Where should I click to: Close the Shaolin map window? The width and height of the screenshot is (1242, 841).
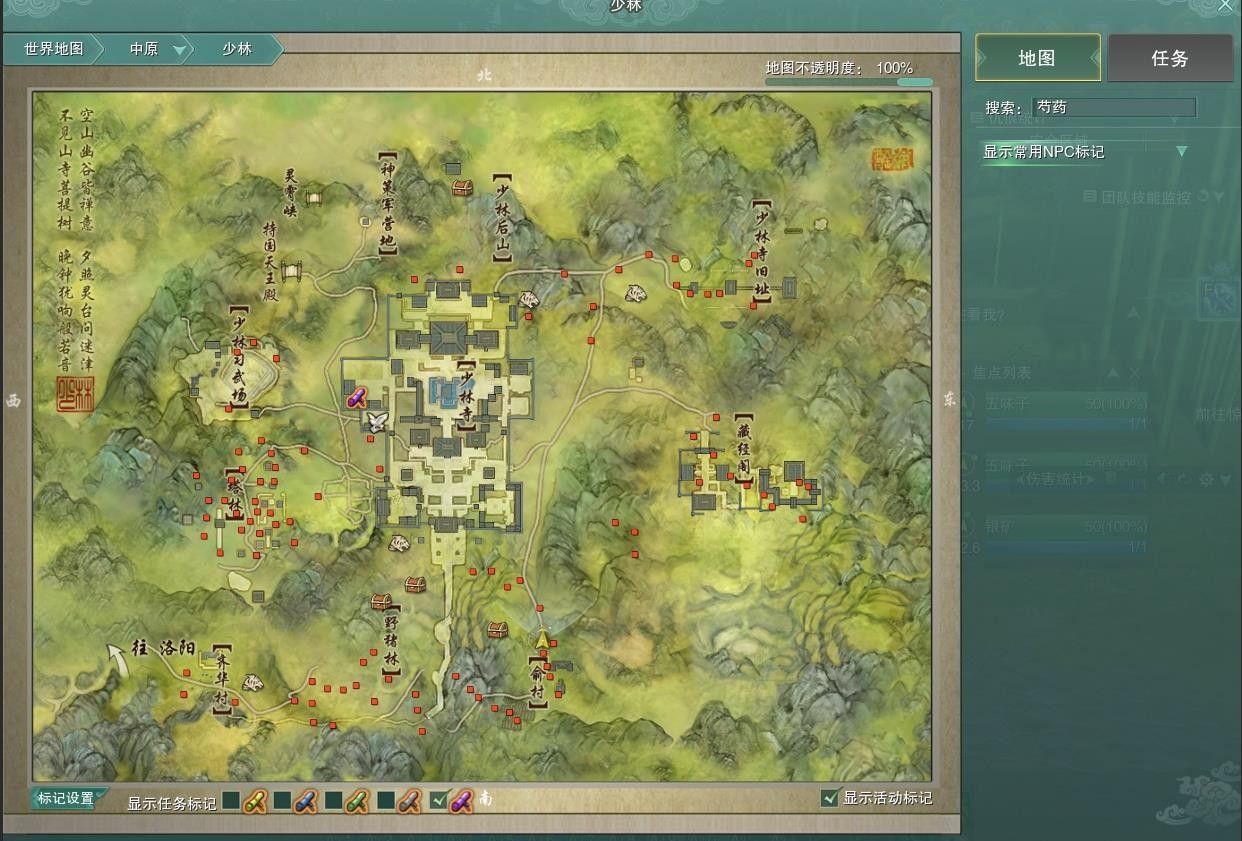coord(1226,6)
